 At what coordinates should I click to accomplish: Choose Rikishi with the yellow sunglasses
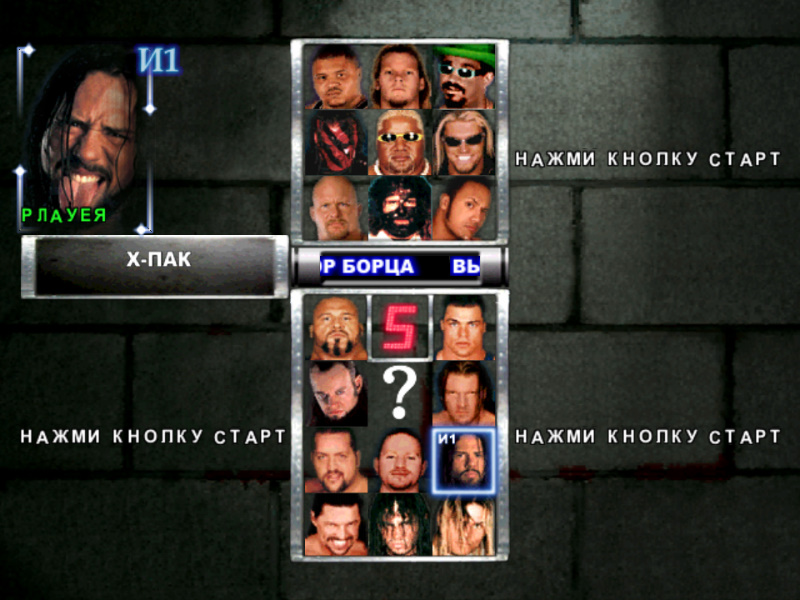(399, 142)
